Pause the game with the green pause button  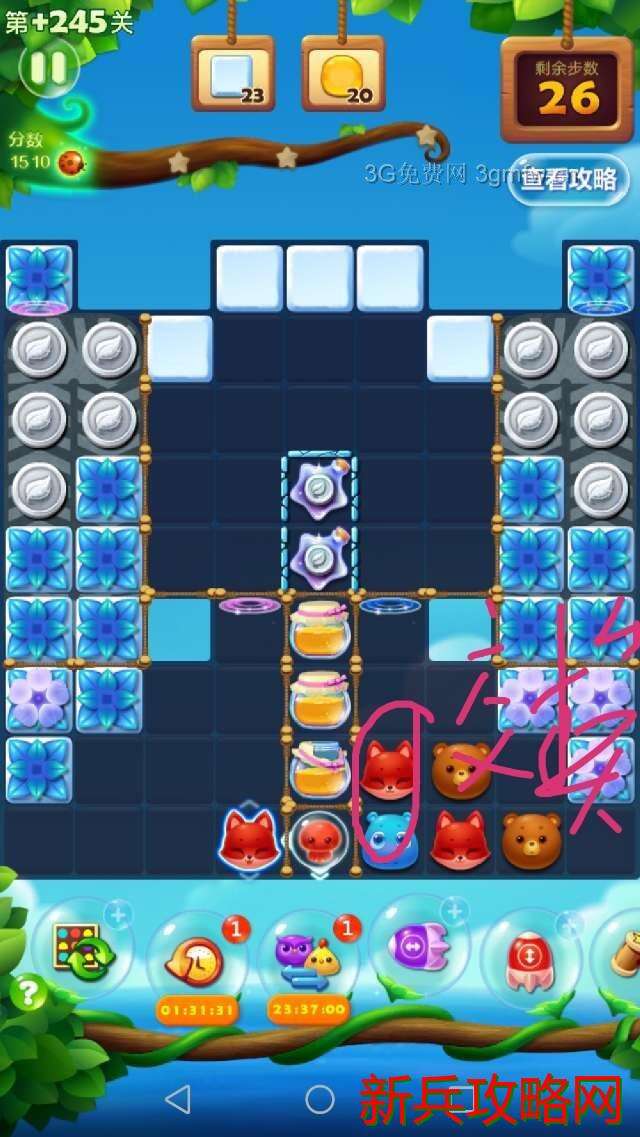tap(48, 68)
